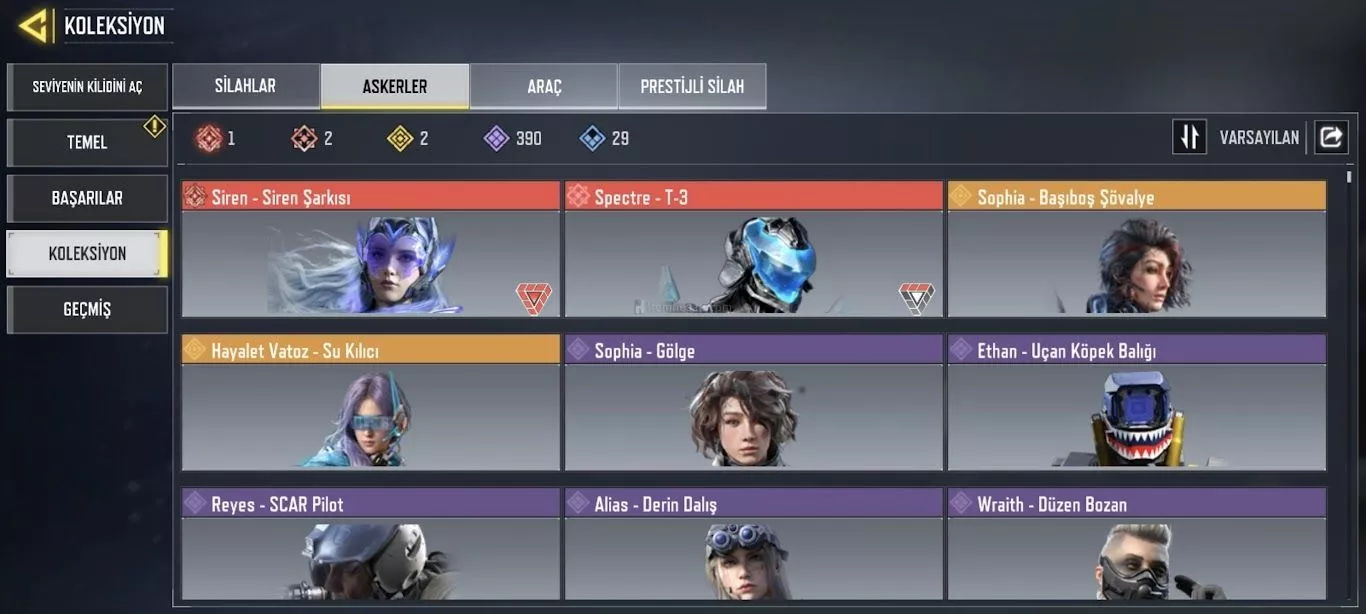
Task: Toggle the sort order arrows button
Action: coord(1190,137)
